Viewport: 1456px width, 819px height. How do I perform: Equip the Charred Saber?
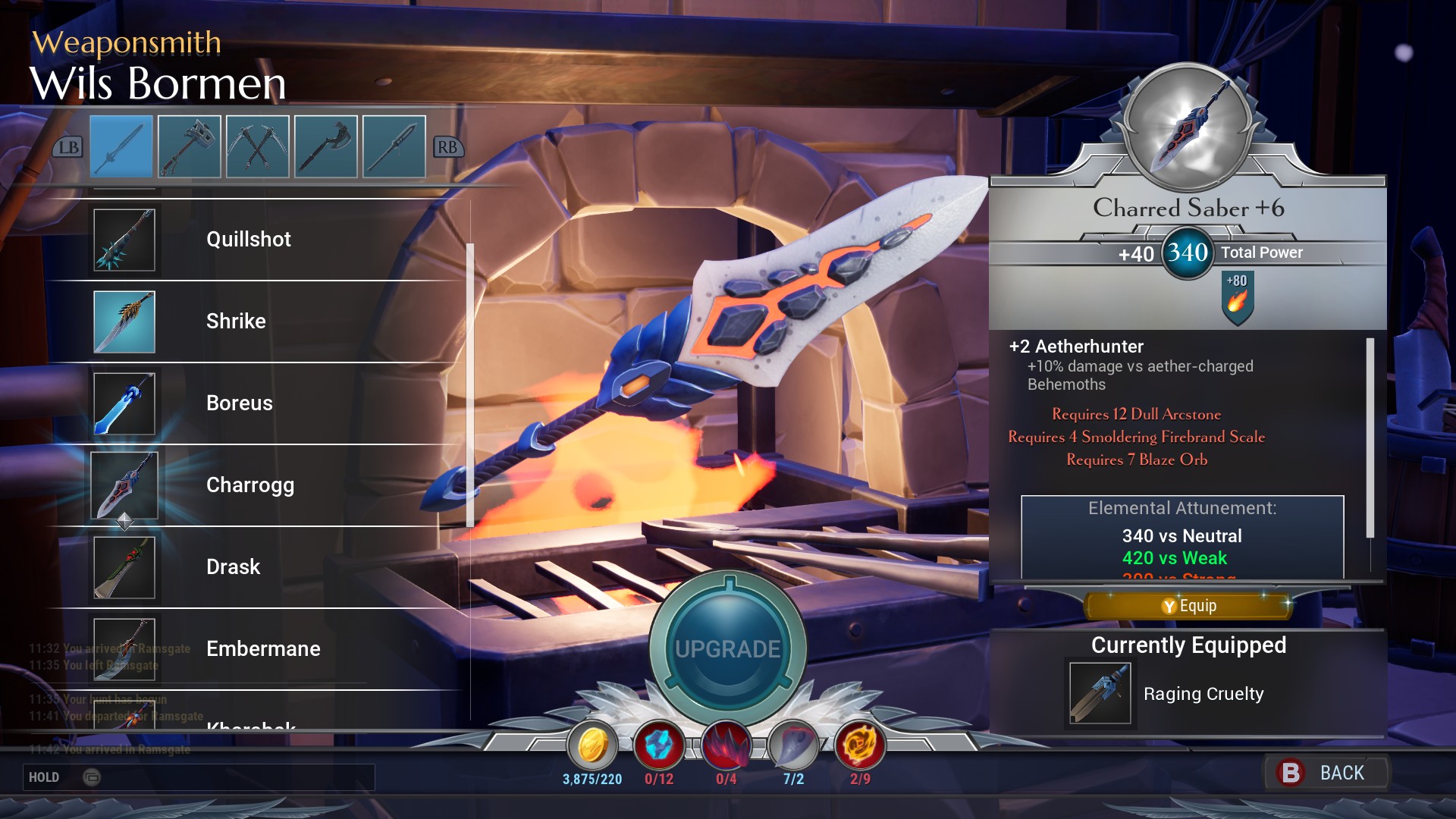[x=1188, y=606]
